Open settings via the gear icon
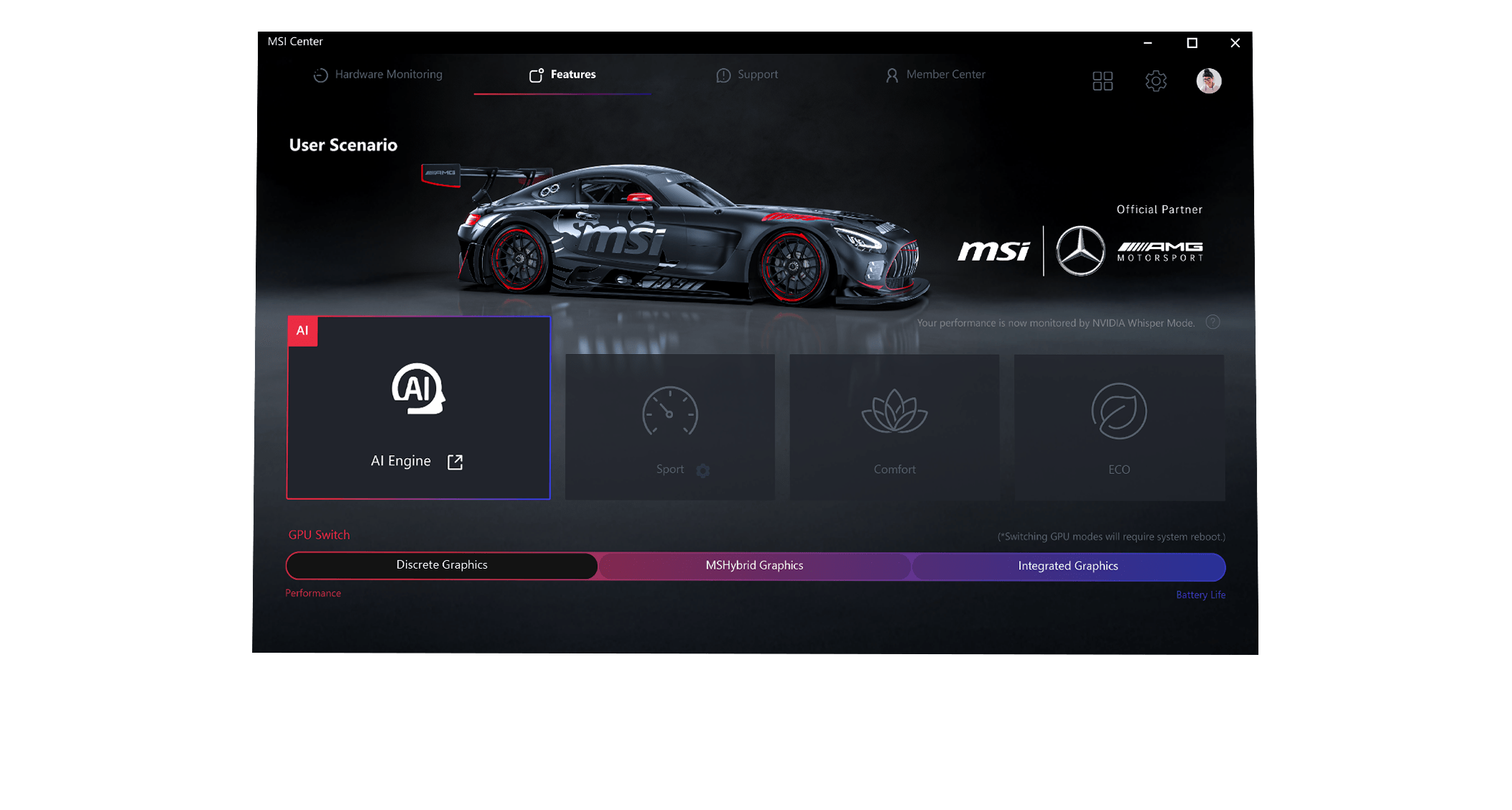1512x810 pixels. point(1156,81)
